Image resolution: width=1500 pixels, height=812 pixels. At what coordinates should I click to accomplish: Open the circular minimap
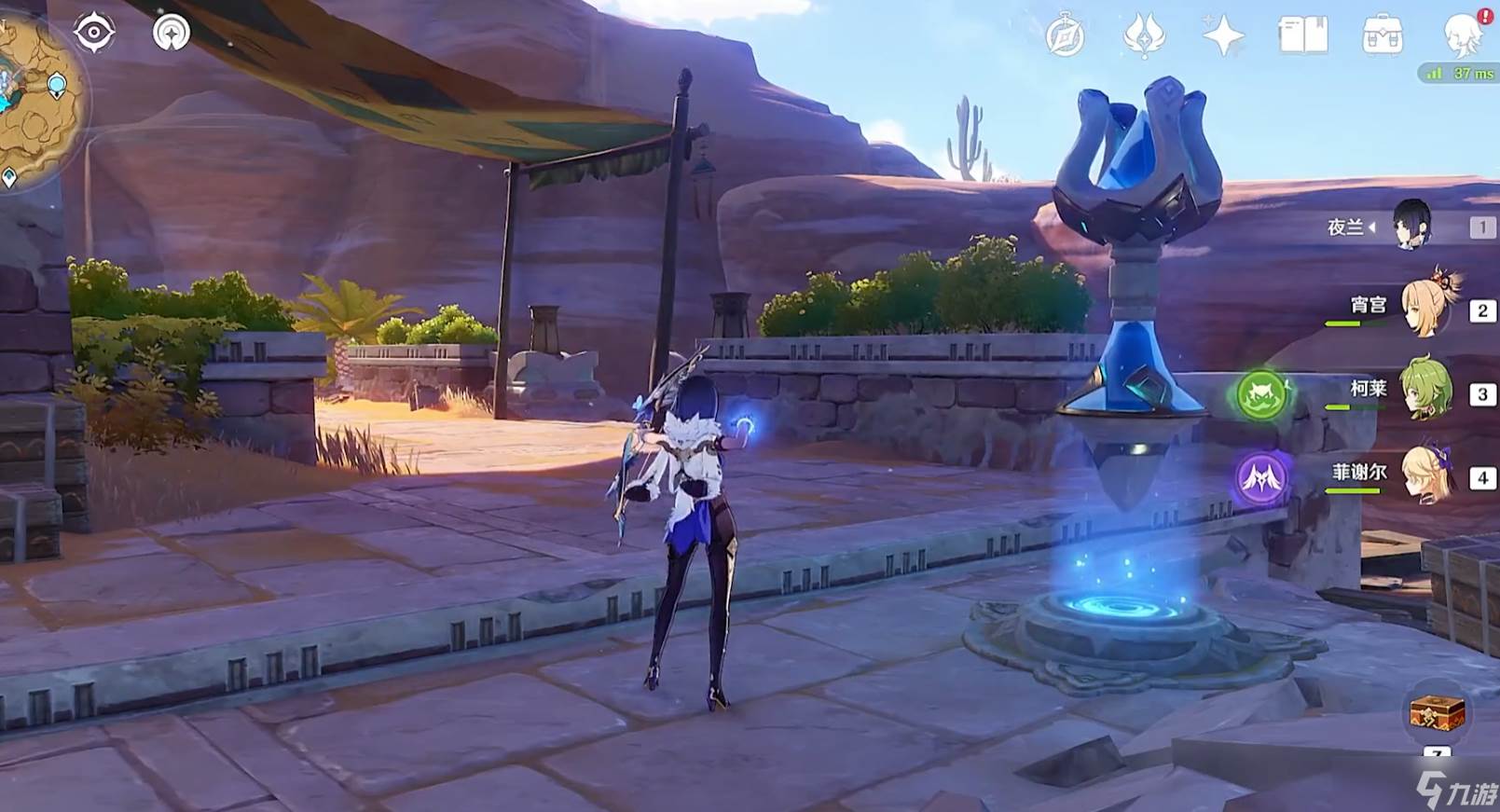point(37,98)
